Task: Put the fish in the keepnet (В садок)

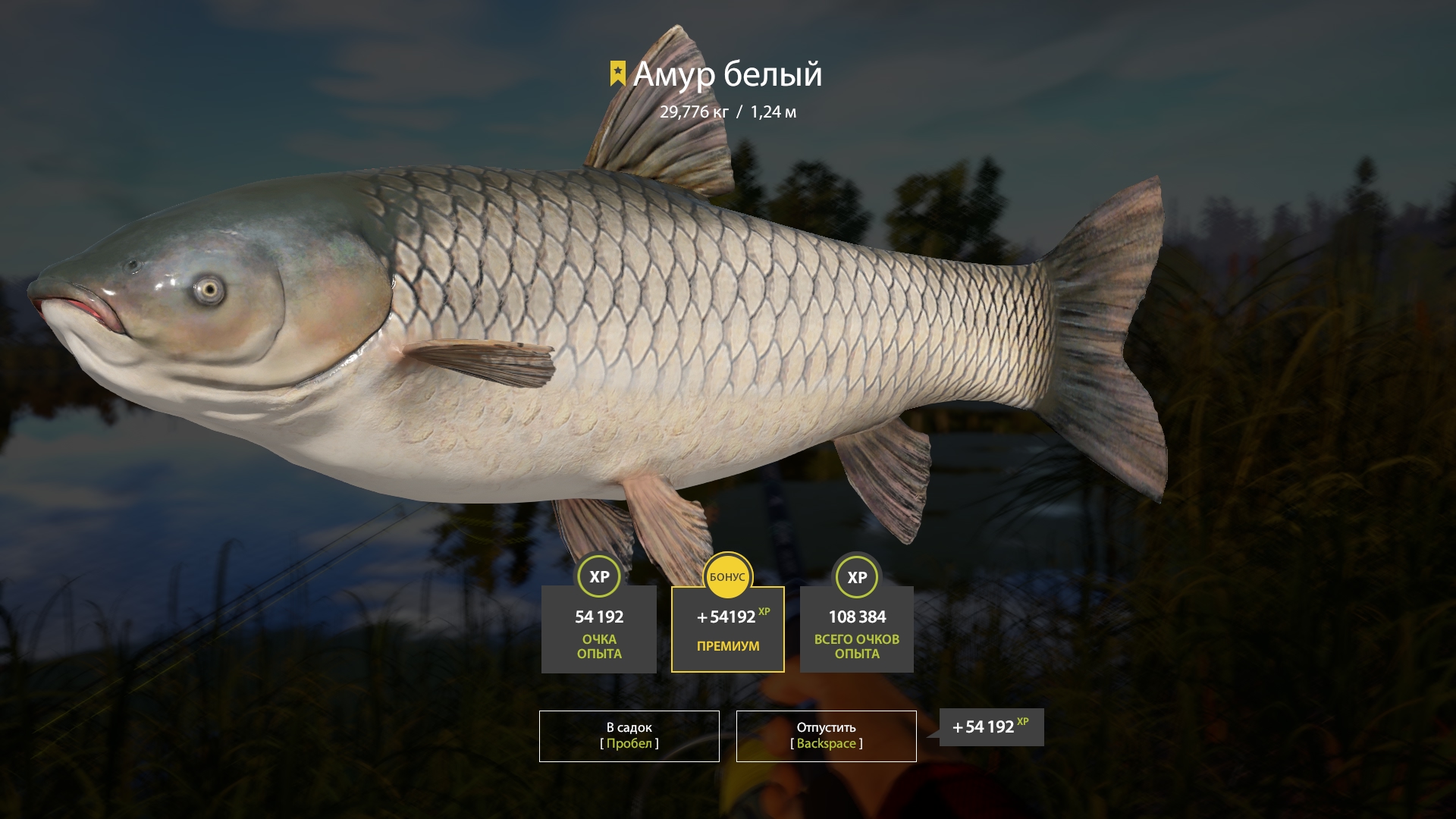Action: point(629,736)
